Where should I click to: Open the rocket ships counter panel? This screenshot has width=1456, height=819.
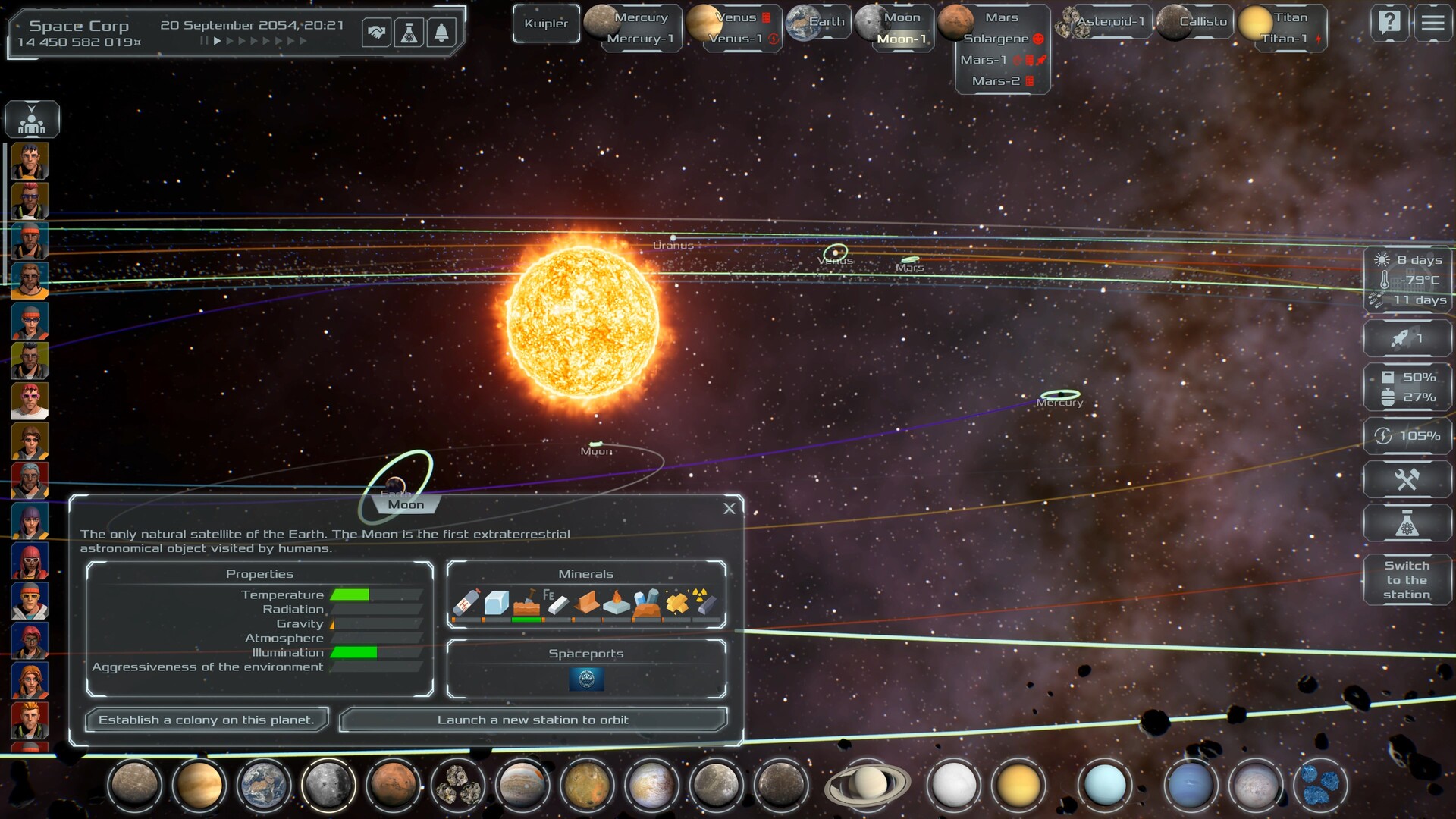(x=1407, y=338)
